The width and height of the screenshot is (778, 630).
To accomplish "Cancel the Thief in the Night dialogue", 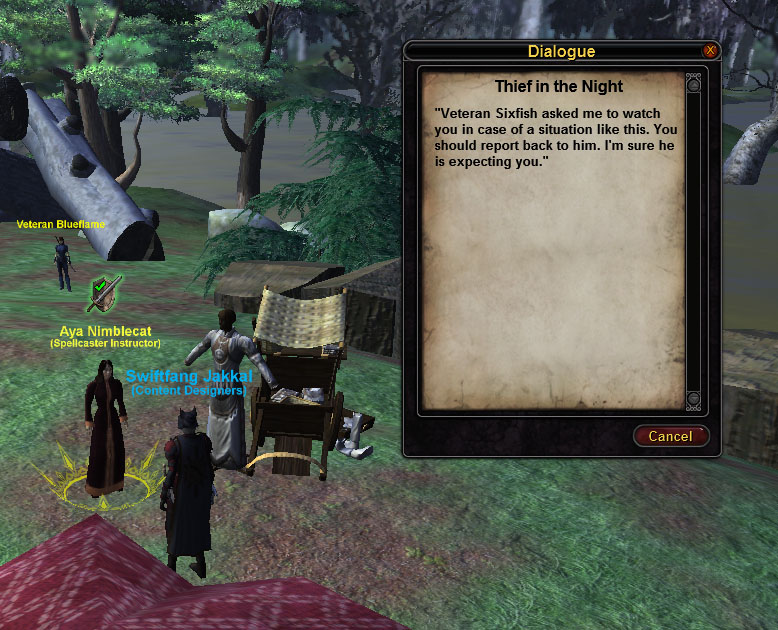I will [670, 436].
